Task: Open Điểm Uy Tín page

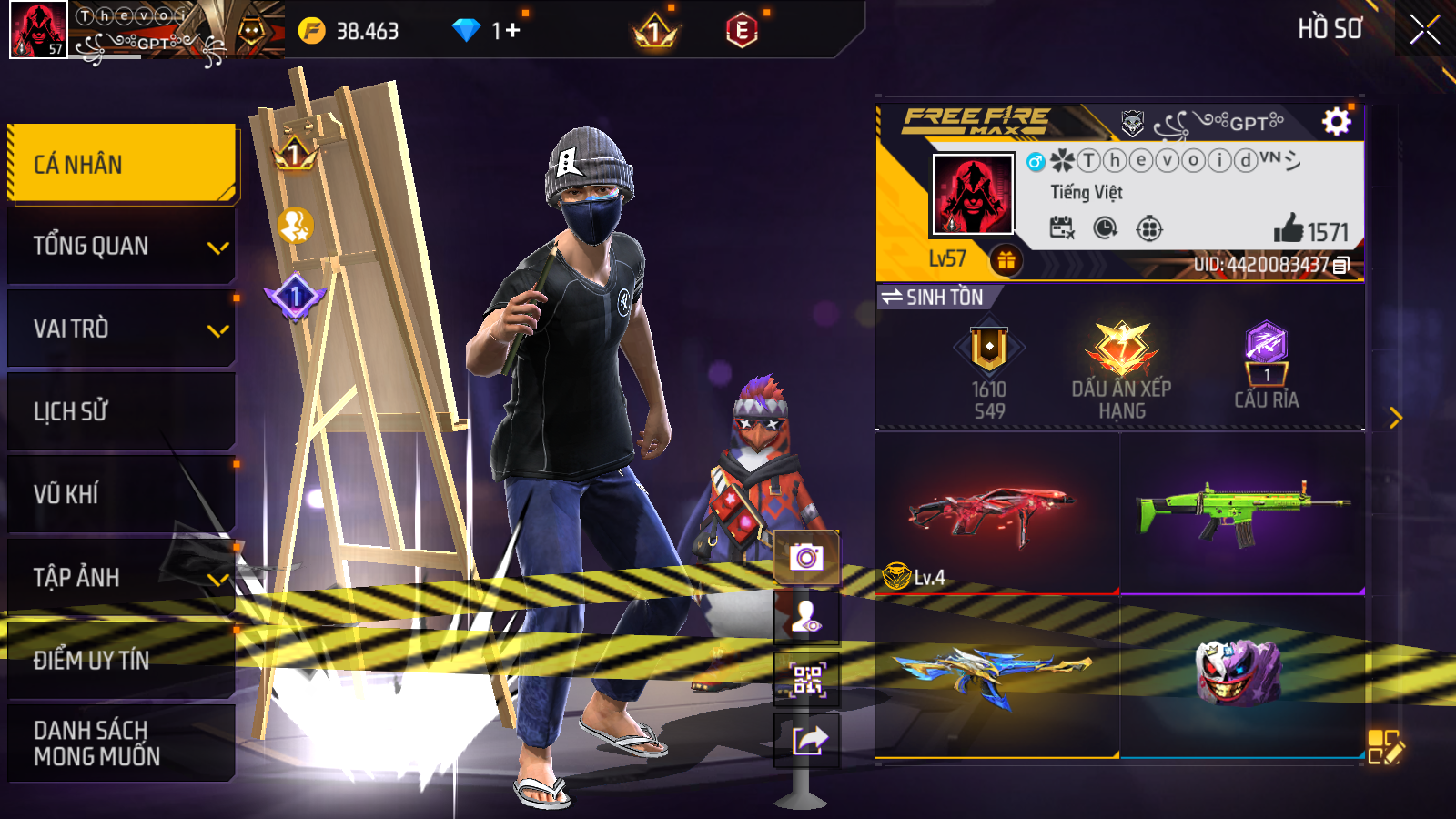Action: pyautogui.click(x=122, y=660)
